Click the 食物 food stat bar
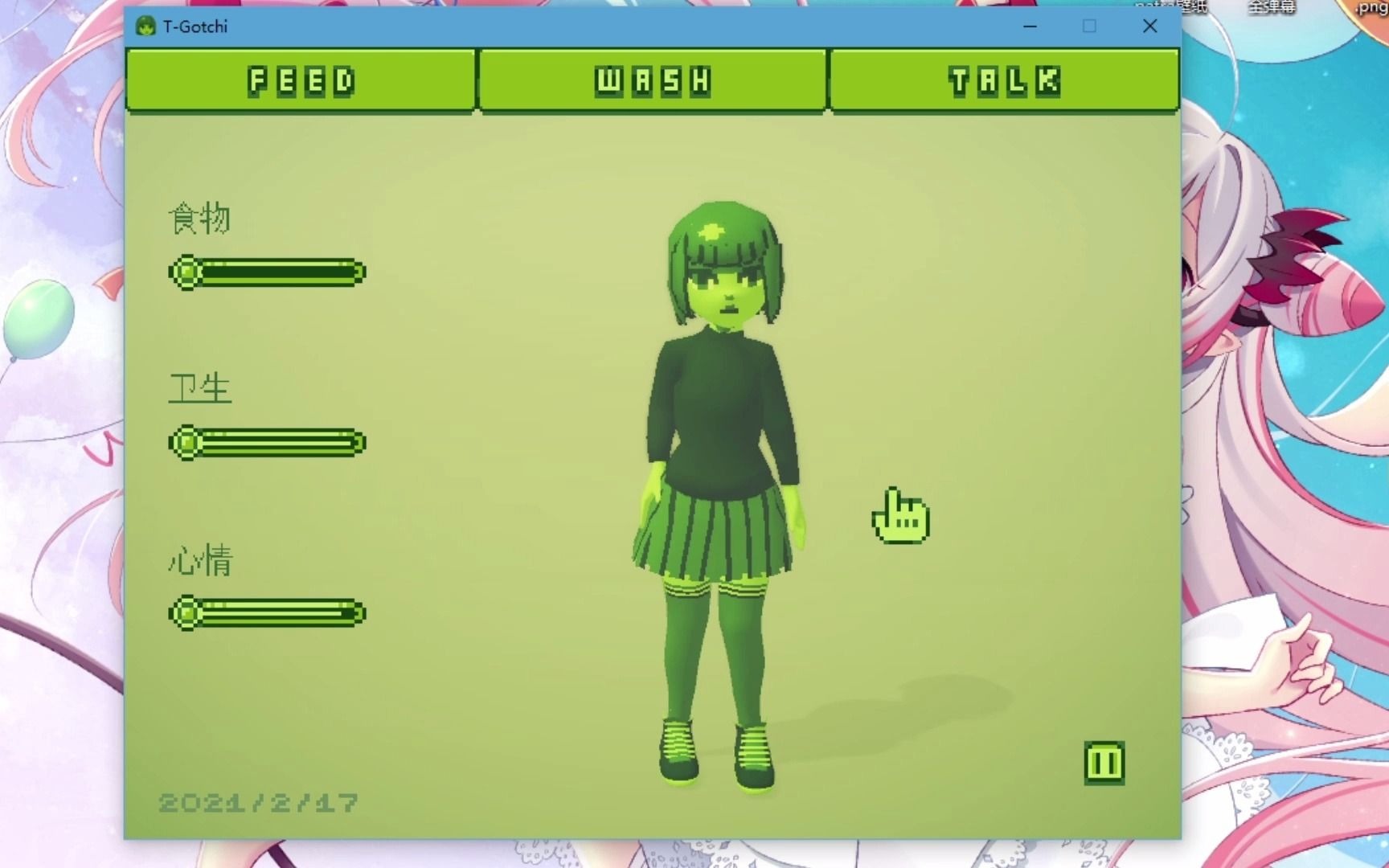 pos(265,272)
